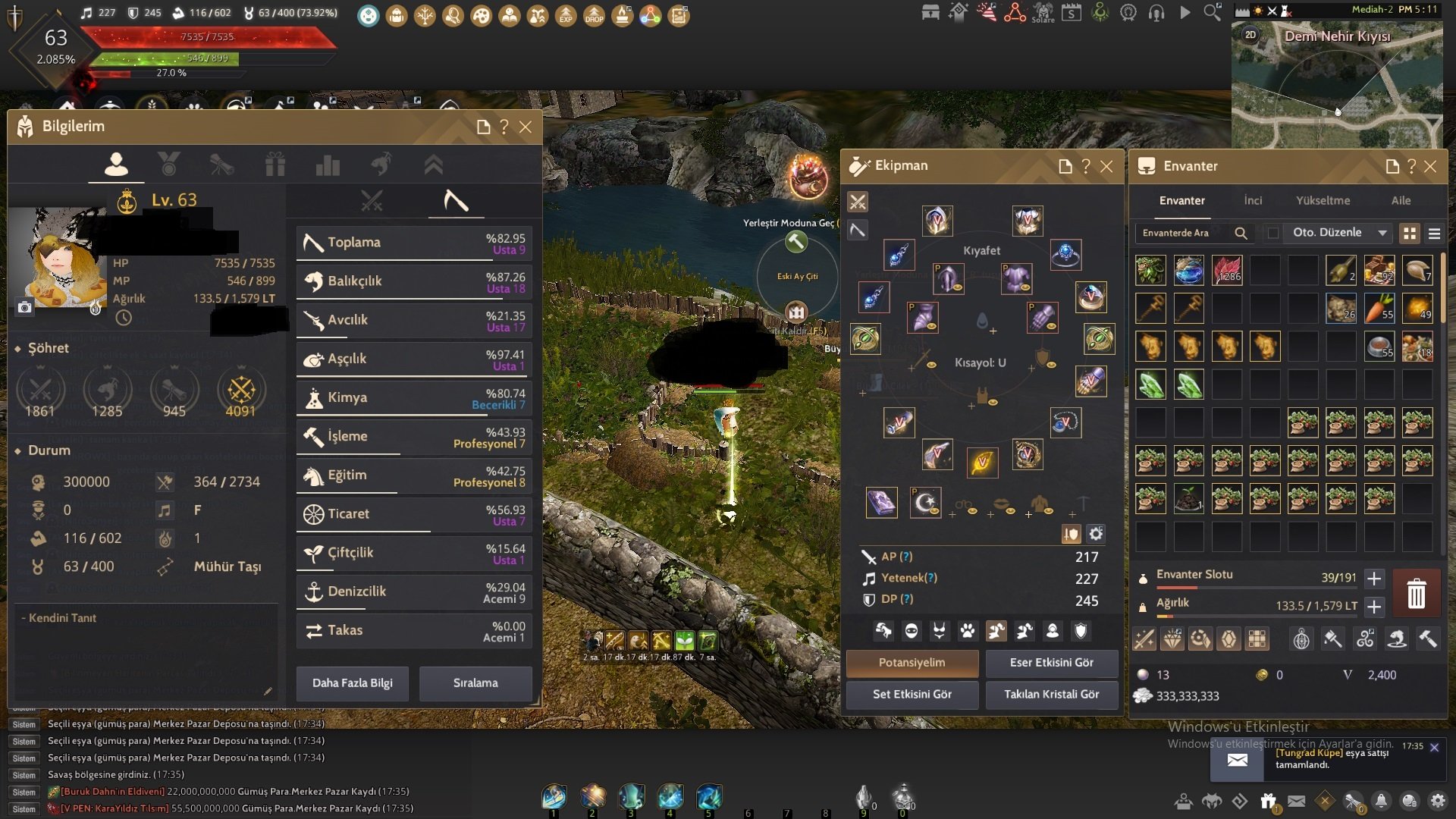Screen dimensions: 1456x819
Task: Click the inventory trash can button
Action: [1416, 593]
